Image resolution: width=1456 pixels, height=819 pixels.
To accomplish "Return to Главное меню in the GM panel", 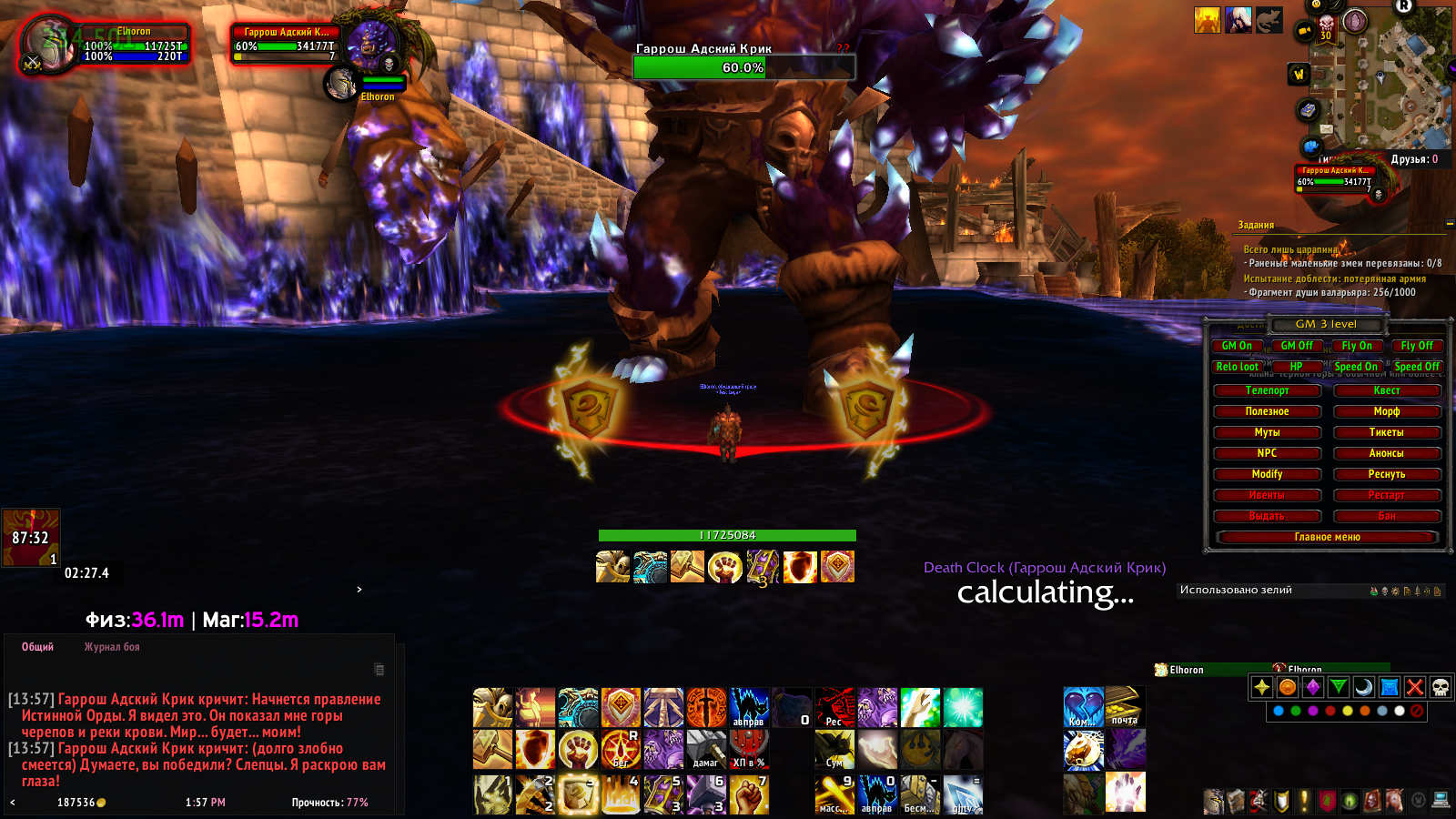I will (1327, 537).
